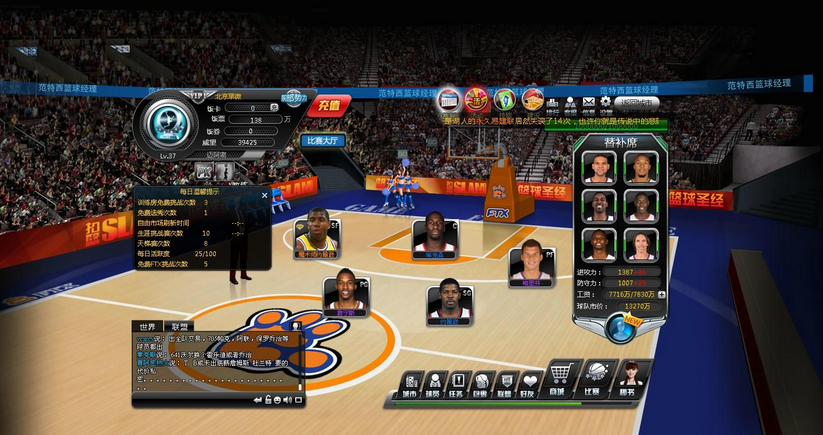The image size is (823, 435).
Task: Switch to the 联盟 chat tab
Action: coord(179,327)
